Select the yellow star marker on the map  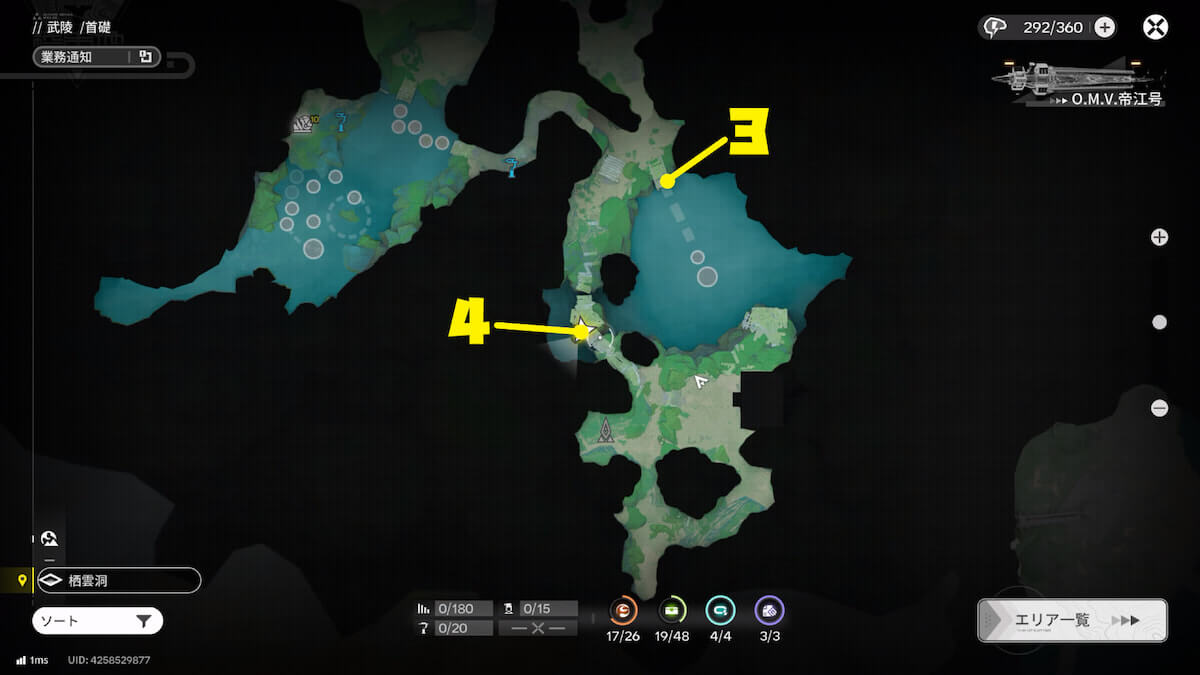[583, 329]
